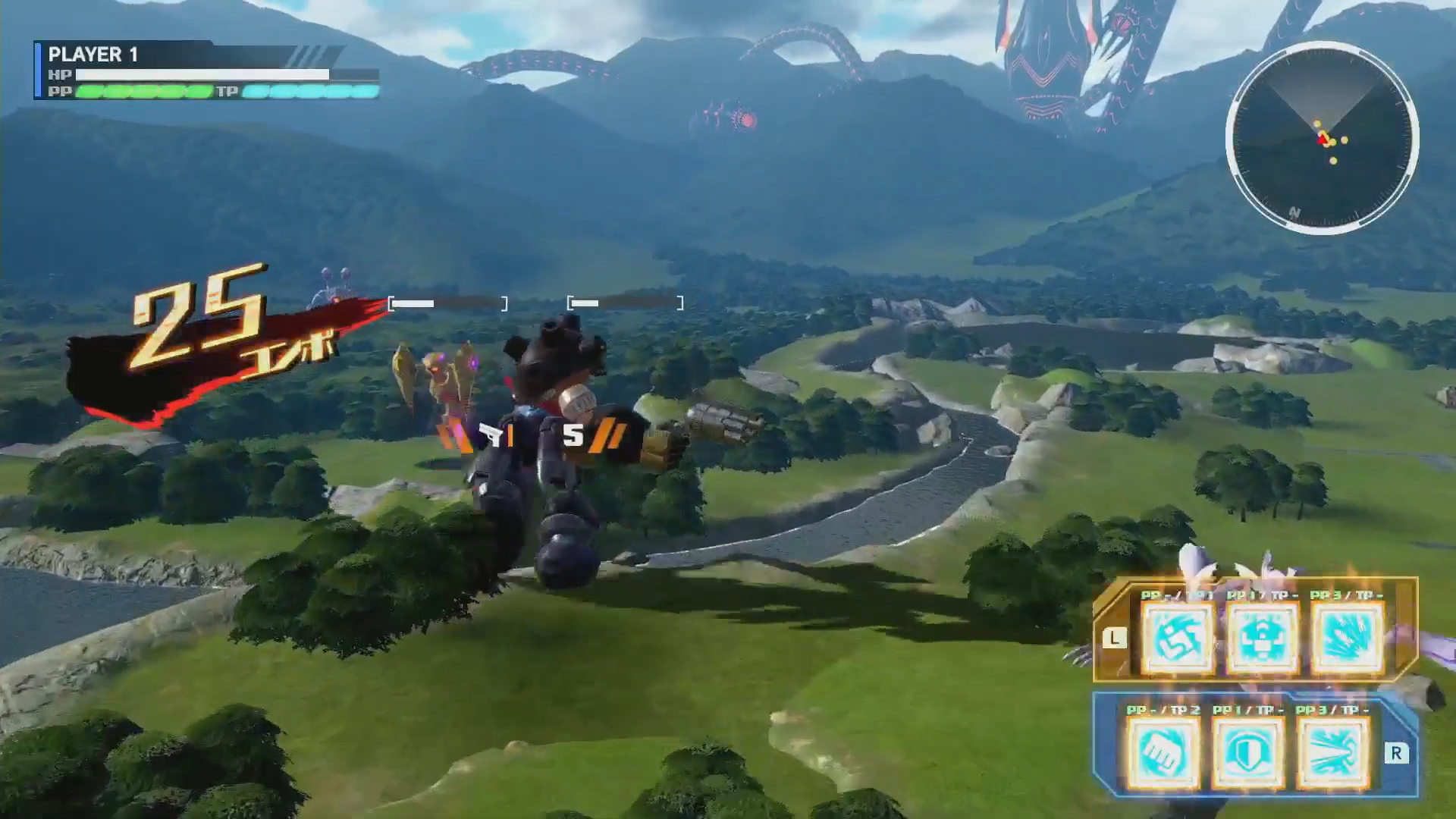This screenshot has height=819, width=1456.
Task: Use the robot head ability icon
Action: [x=1263, y=639]
